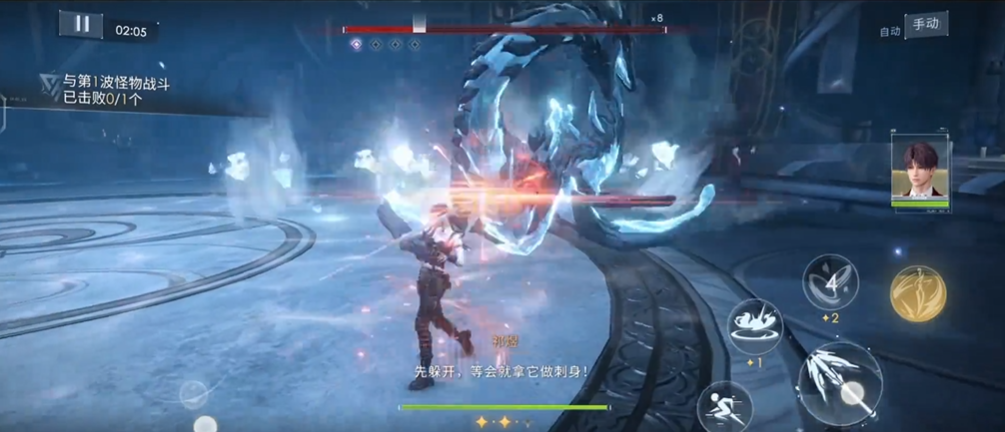Select the 手动 manual mode button
Image resolution: width=1005 pixels, height=432 pixels.
(926, 24)
